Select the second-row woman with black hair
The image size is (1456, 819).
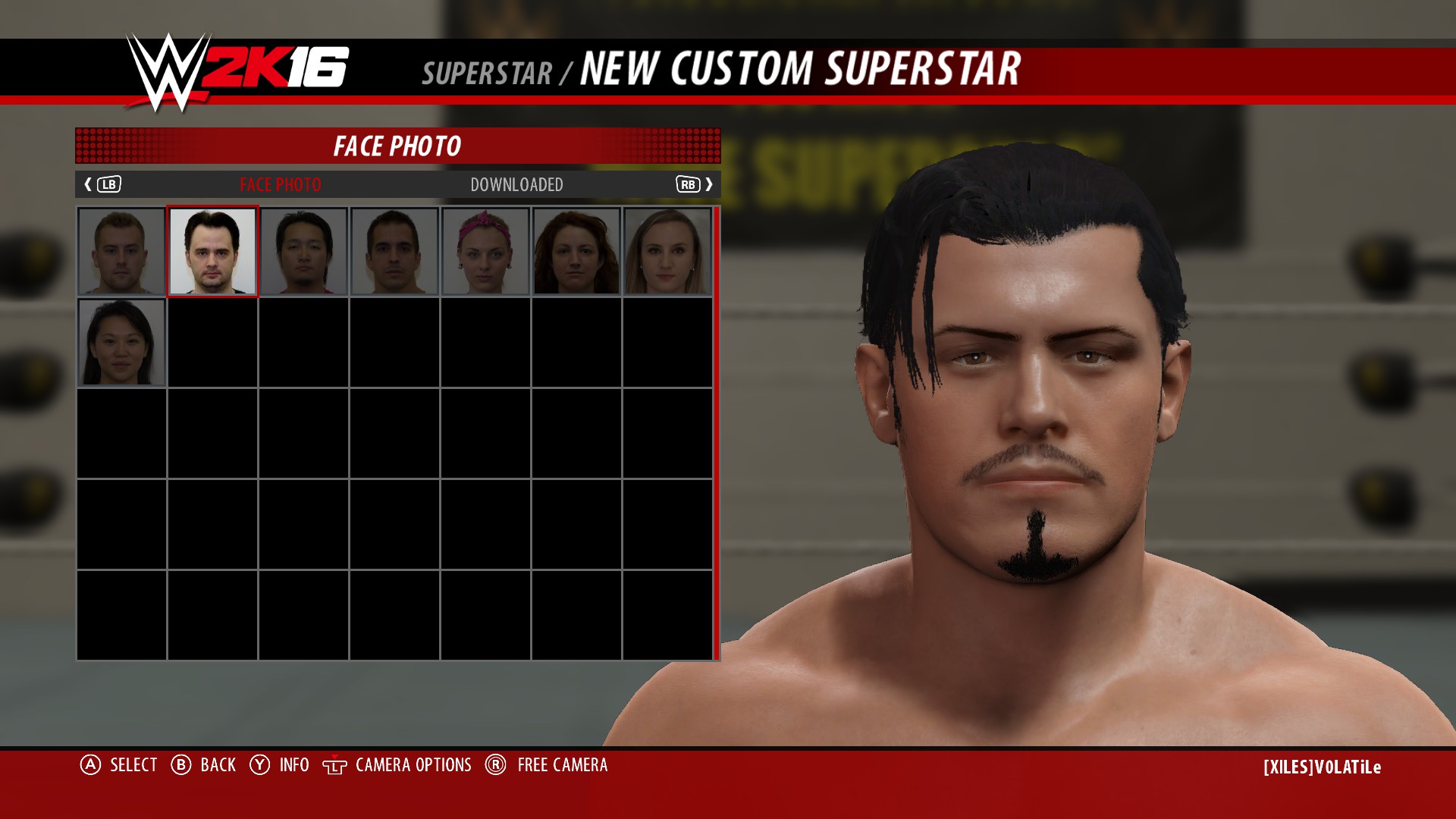121,342
